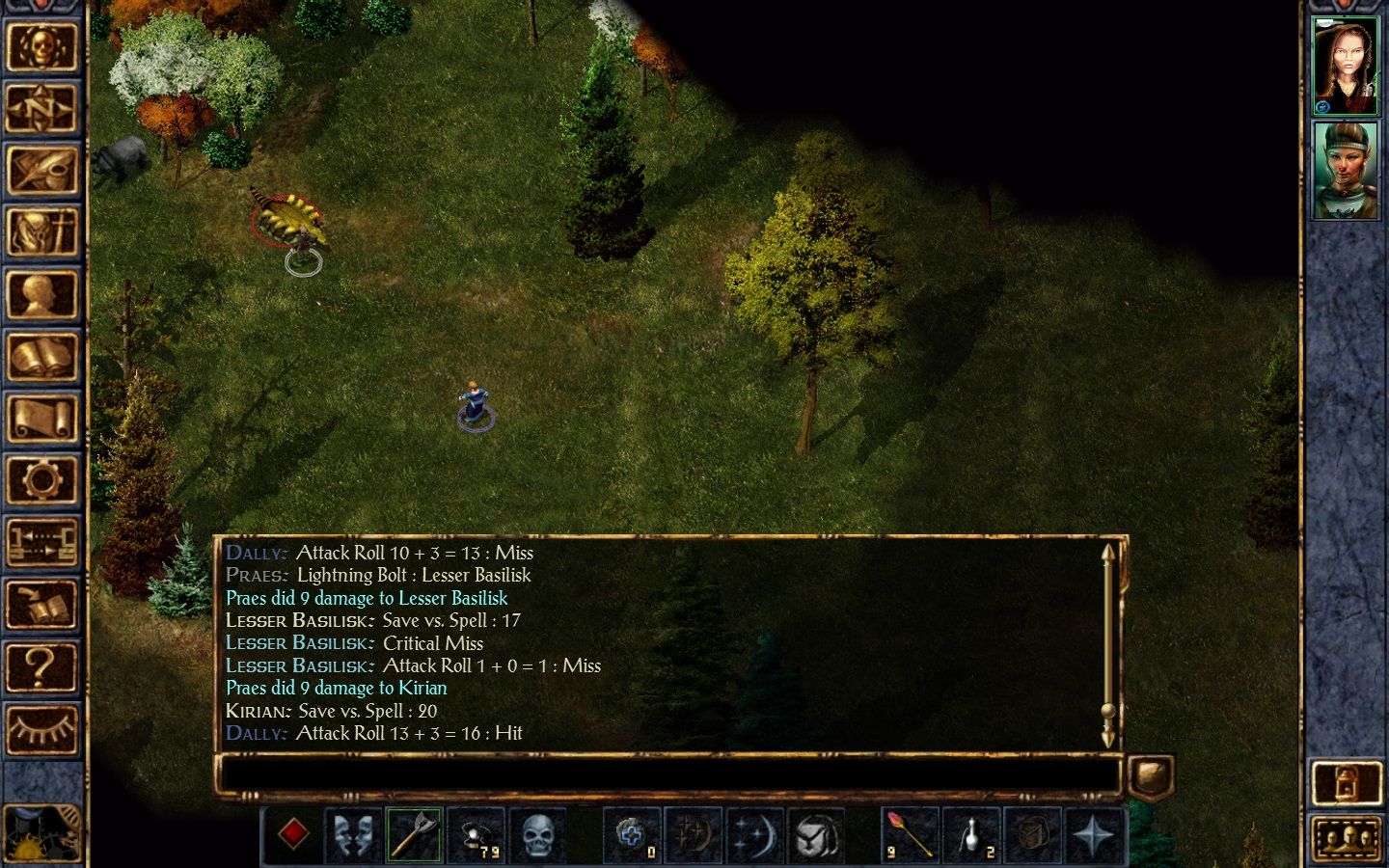Screen dimensions: 1389x868
Task: Click the day-night clock at sidebar bottom
Action: tap(41, 835)
